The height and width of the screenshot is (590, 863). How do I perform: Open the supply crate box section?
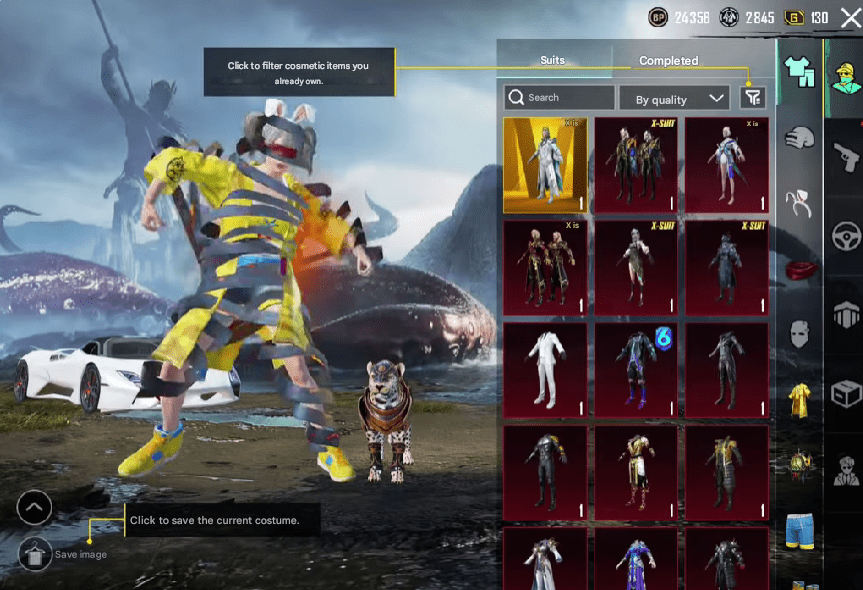point(846,393)
